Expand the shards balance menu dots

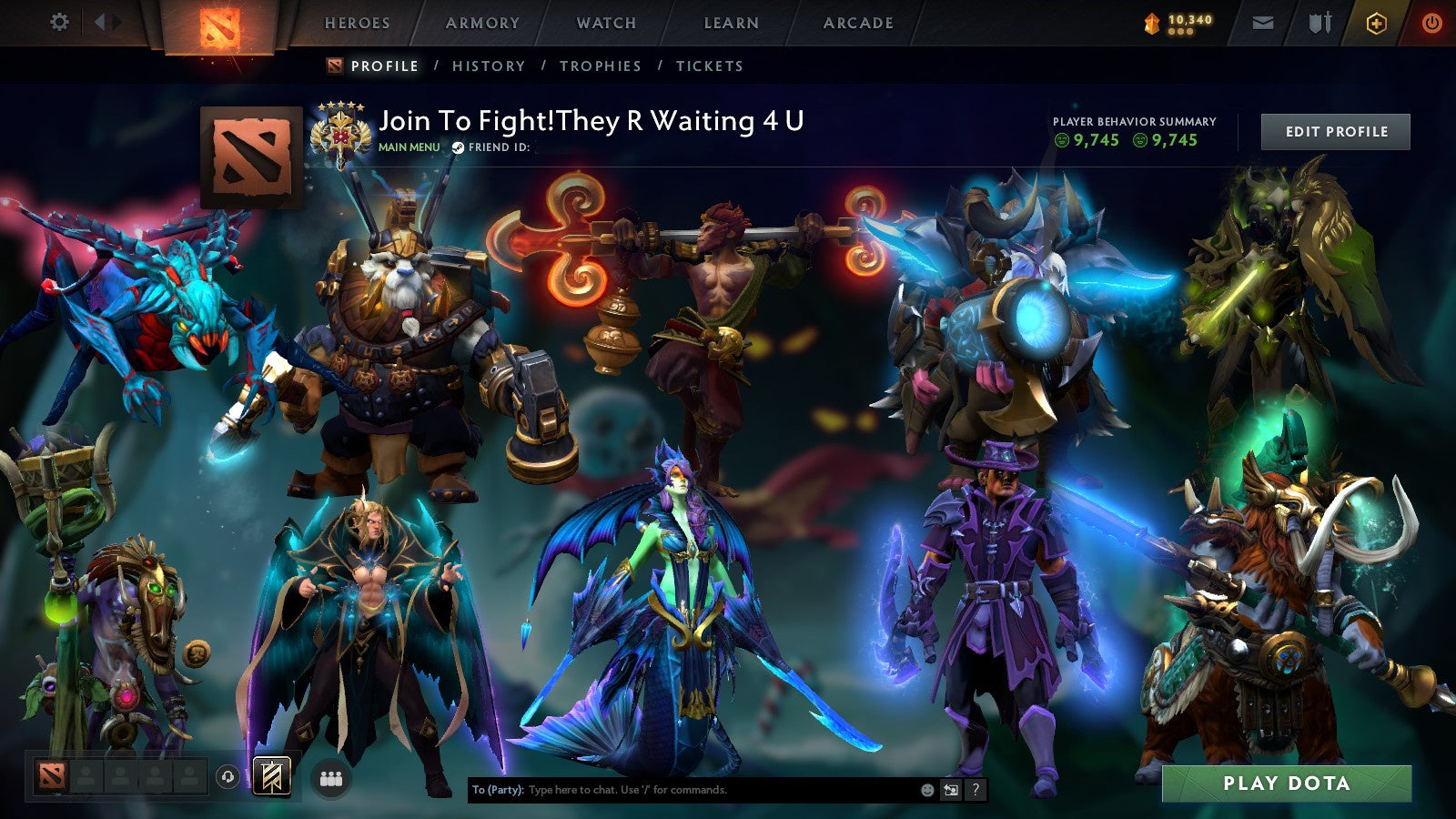pyautogui.click(x=1182, y=31)
